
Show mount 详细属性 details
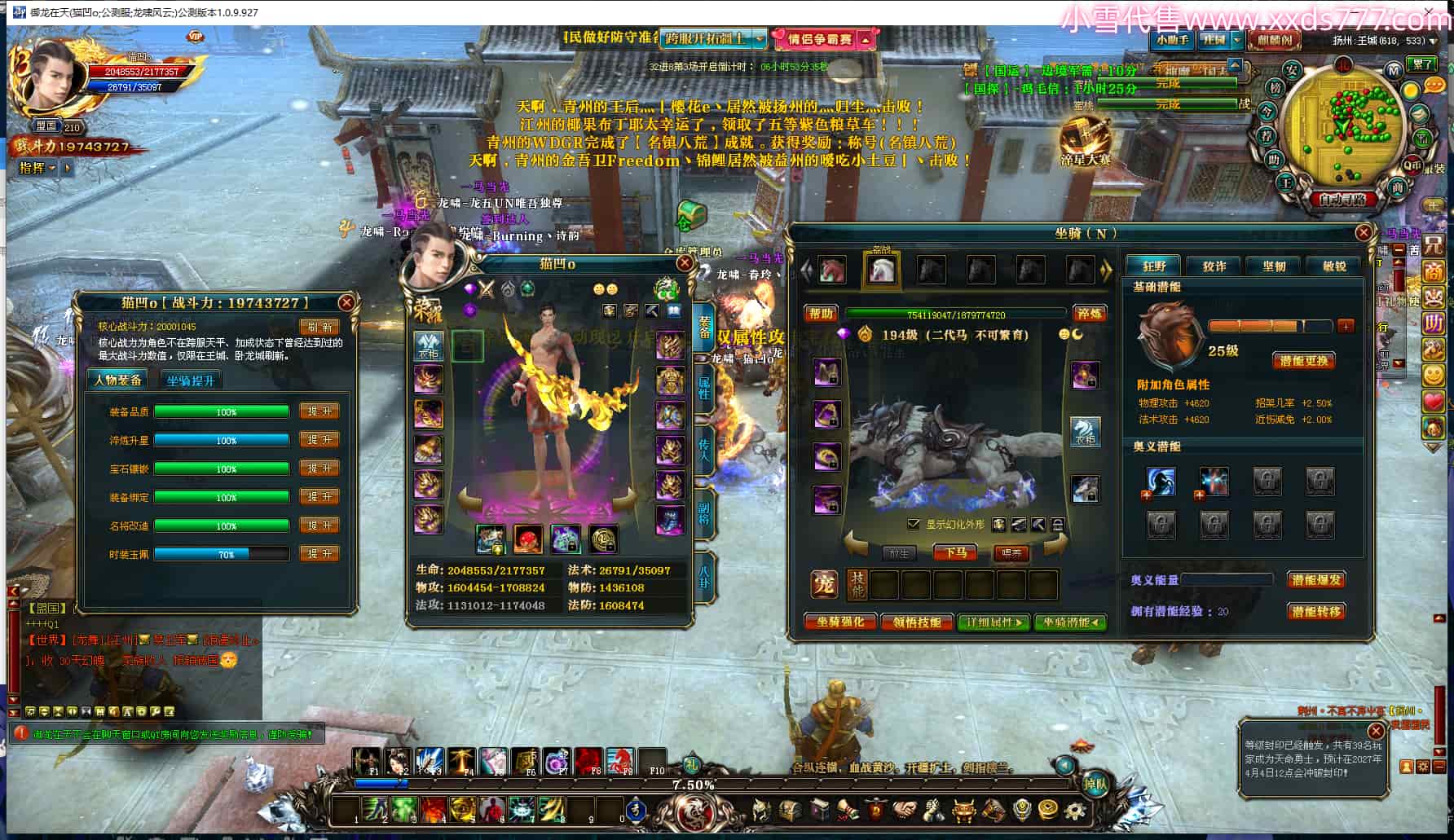[994, 622]
